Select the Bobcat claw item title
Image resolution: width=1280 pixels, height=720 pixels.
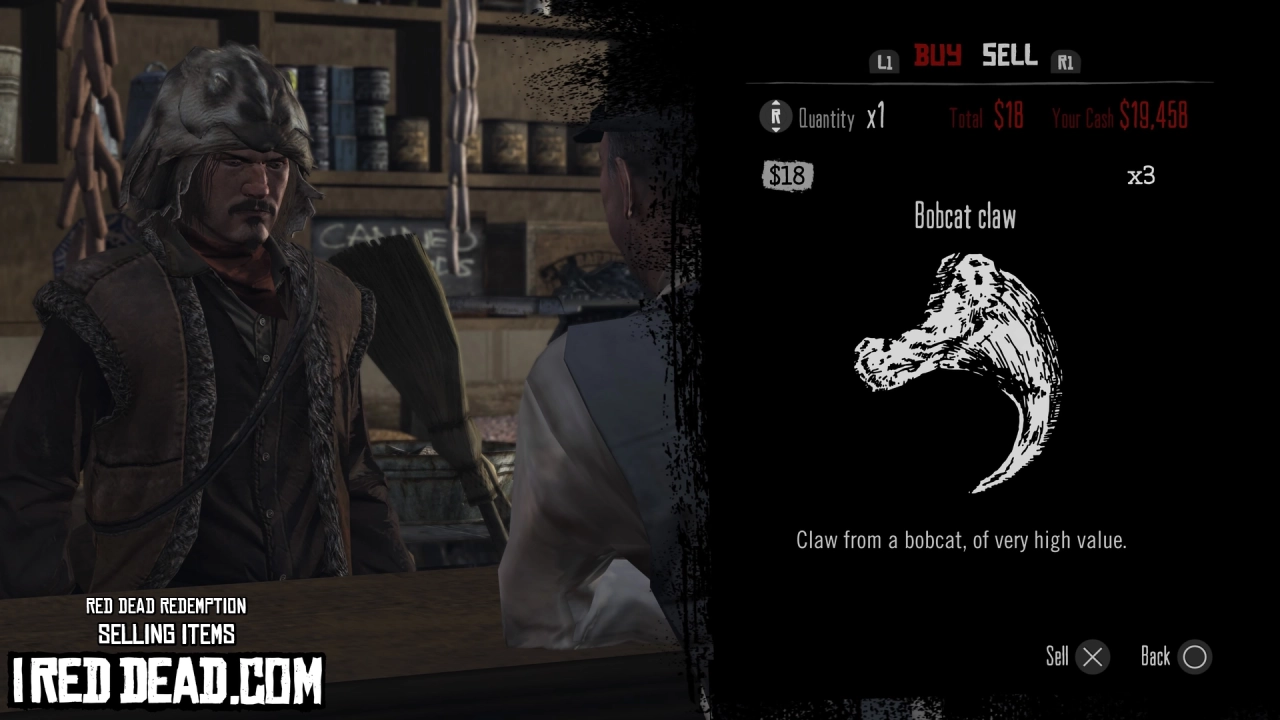point(965,216)
